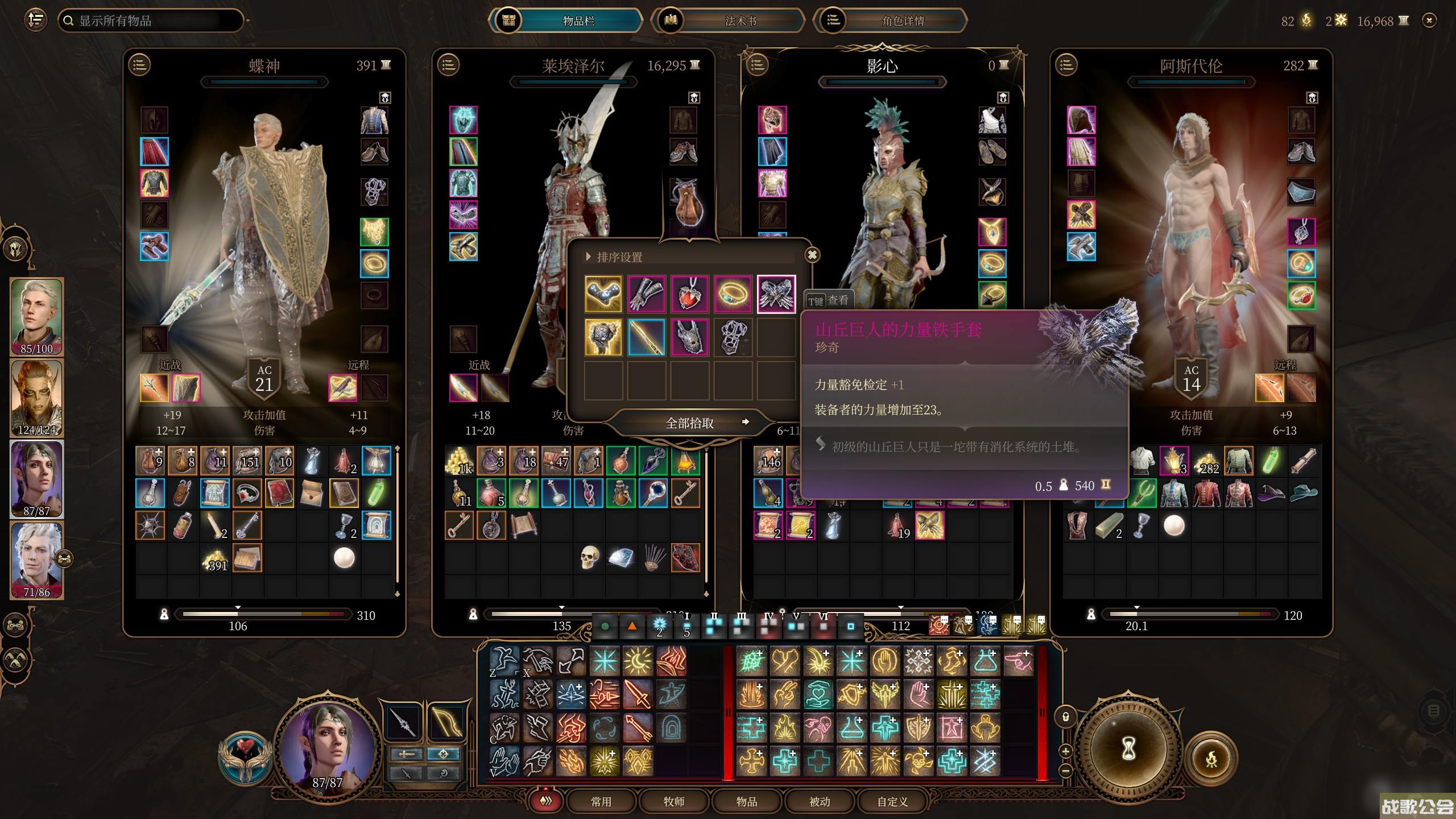
Task: Pick the heart amulet from the loot
Action: [689, 294]
